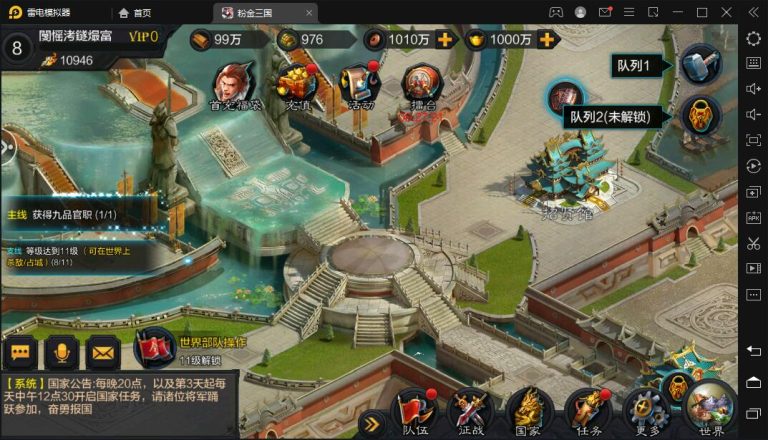This screenshot has height=440, width=768.
Task: Open the 任务 quests menu
Action: [x=588, y=411]
